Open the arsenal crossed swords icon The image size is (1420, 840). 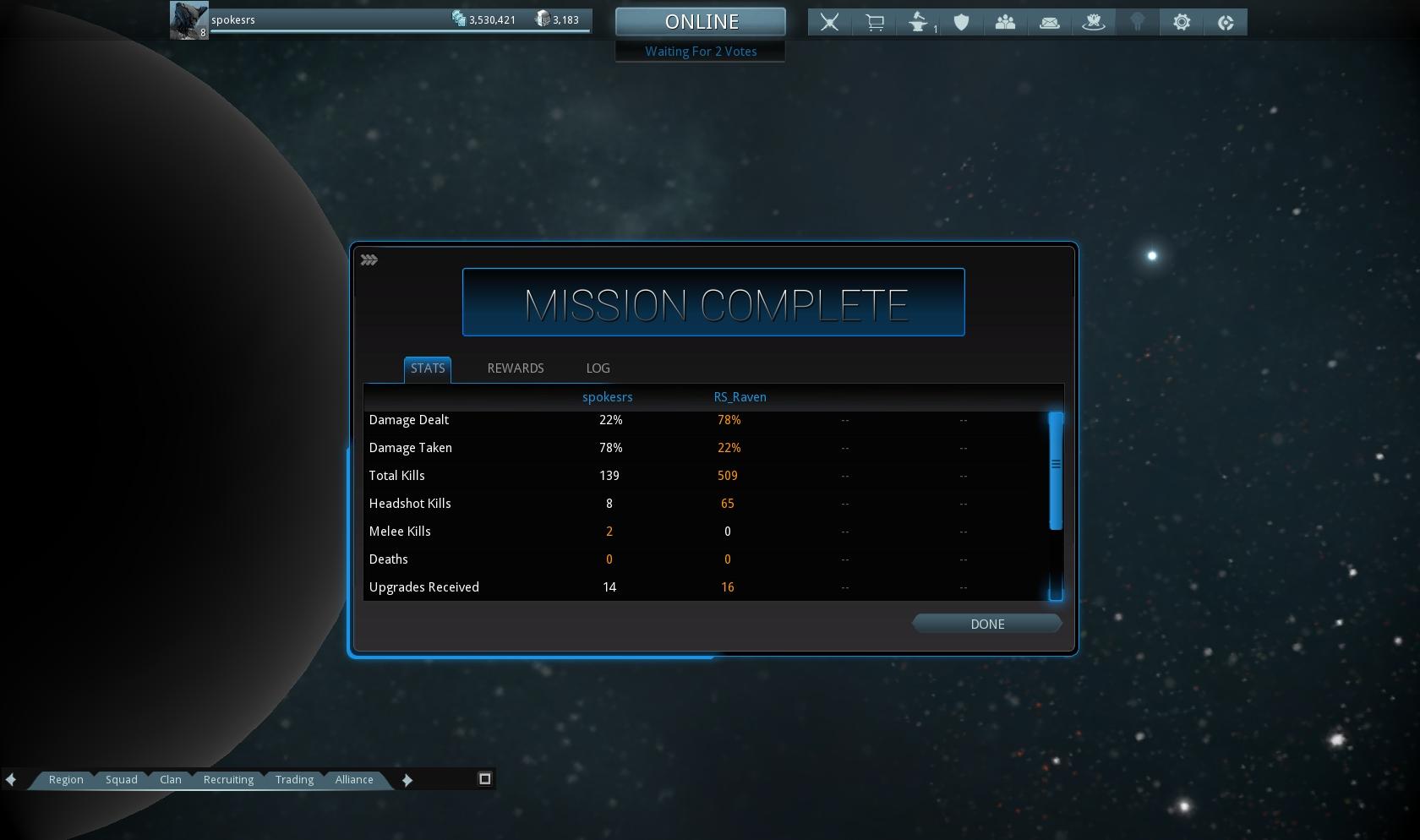pos(830,23)
